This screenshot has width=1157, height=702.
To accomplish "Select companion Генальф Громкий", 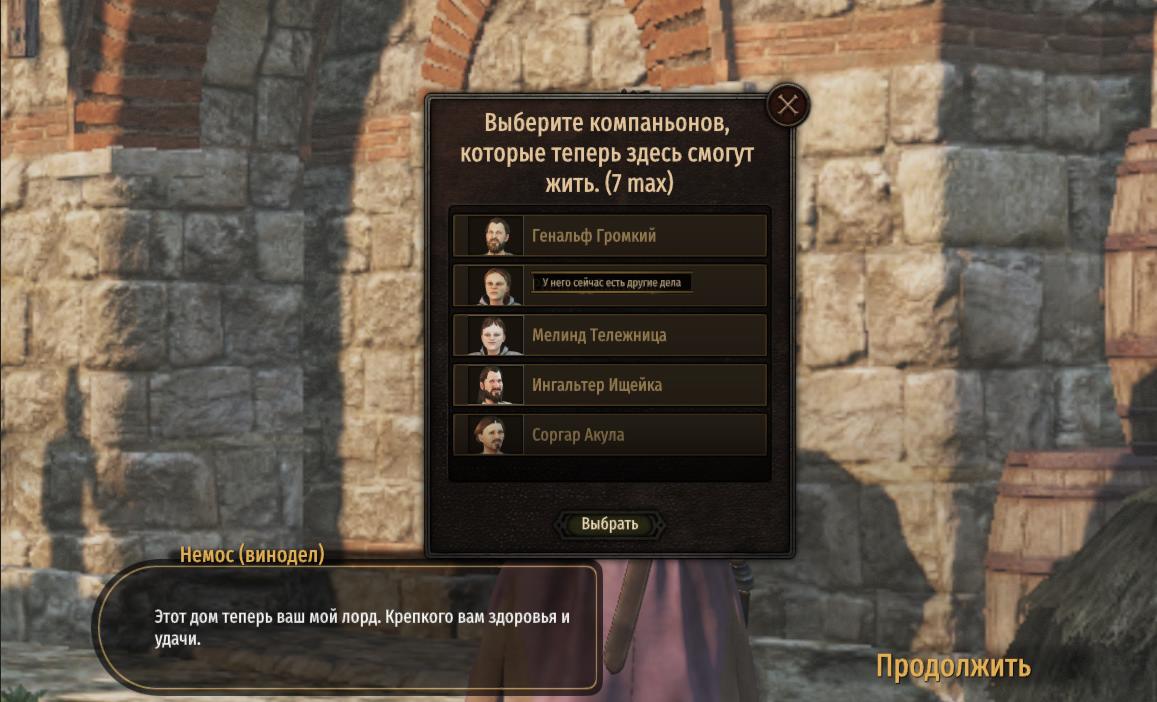I will (610, 236).
